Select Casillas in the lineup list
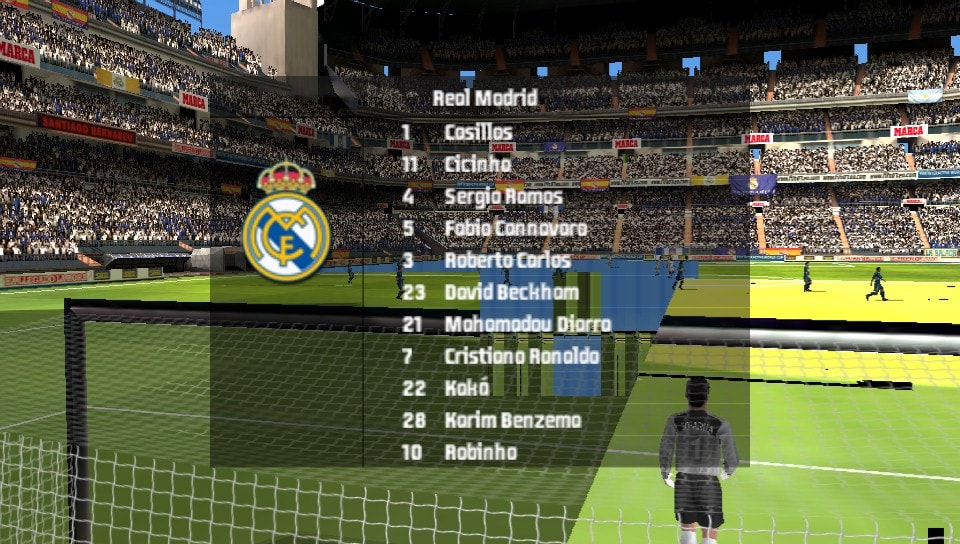 [x=478, y=132]
